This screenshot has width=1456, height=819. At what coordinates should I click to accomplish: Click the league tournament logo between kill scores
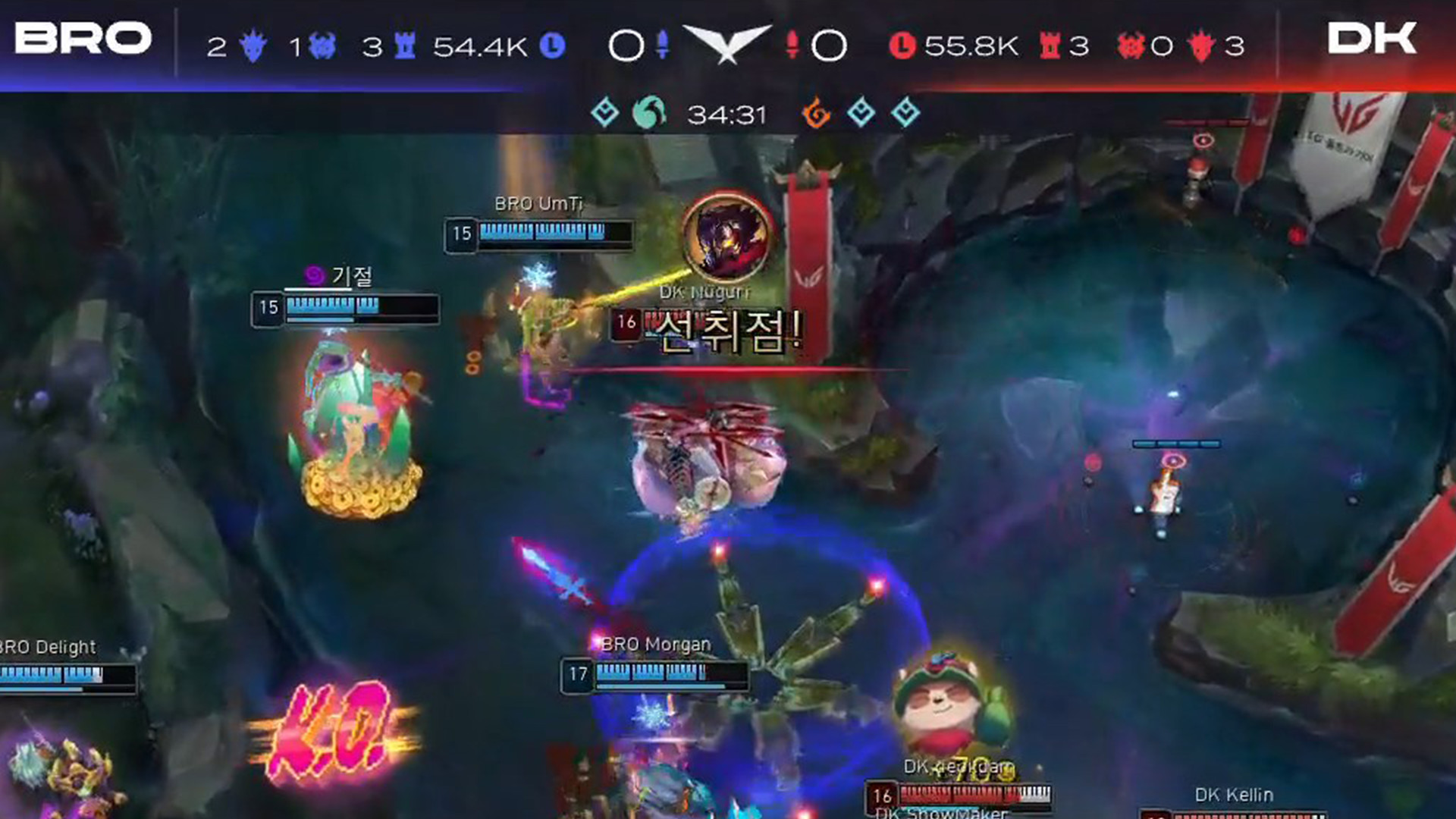tap(728, 43)
